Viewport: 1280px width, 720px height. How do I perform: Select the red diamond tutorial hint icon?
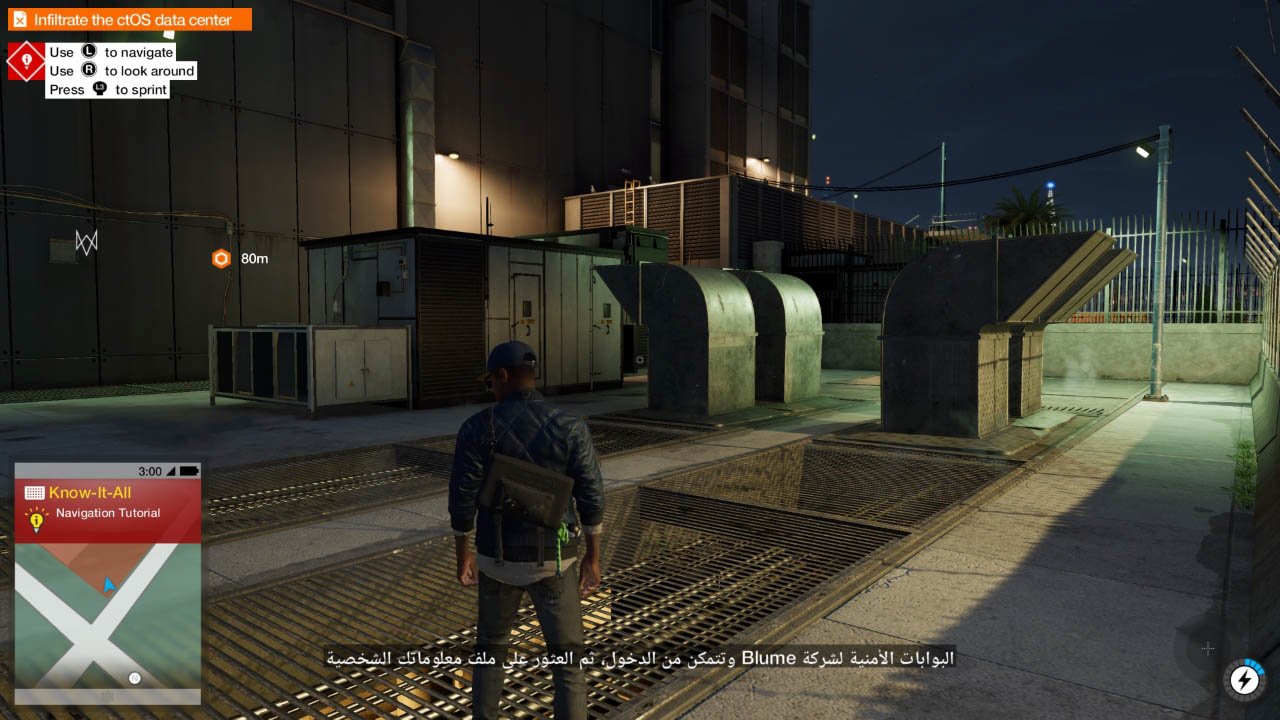(25, 60)
